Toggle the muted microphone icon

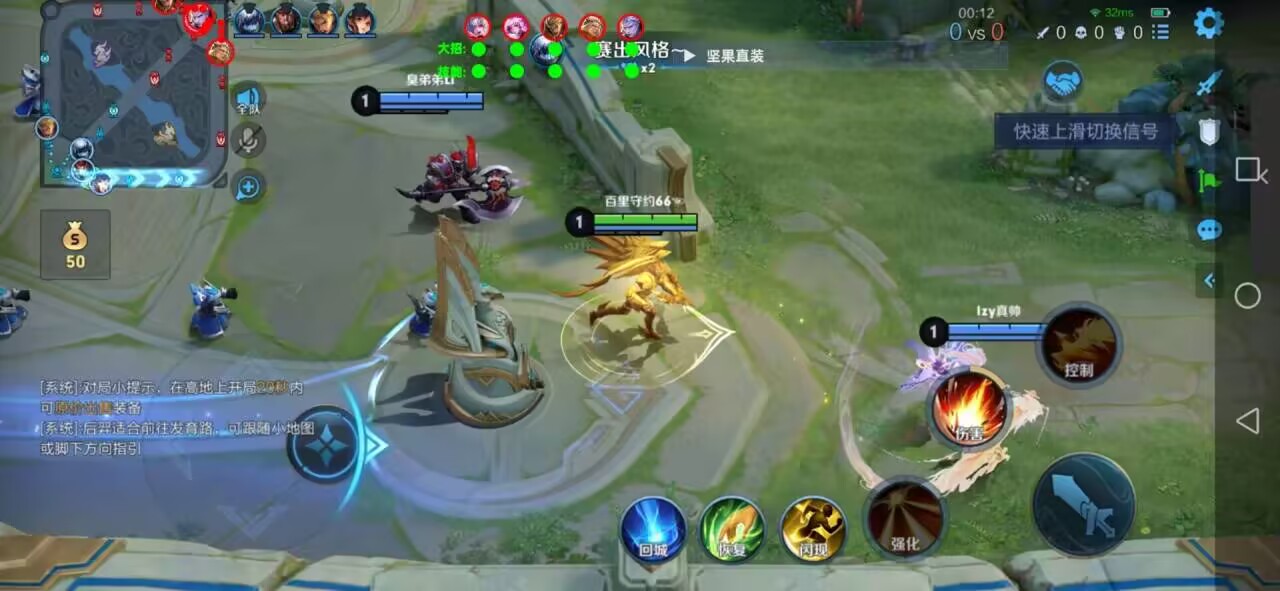click(x=248, y=141)
